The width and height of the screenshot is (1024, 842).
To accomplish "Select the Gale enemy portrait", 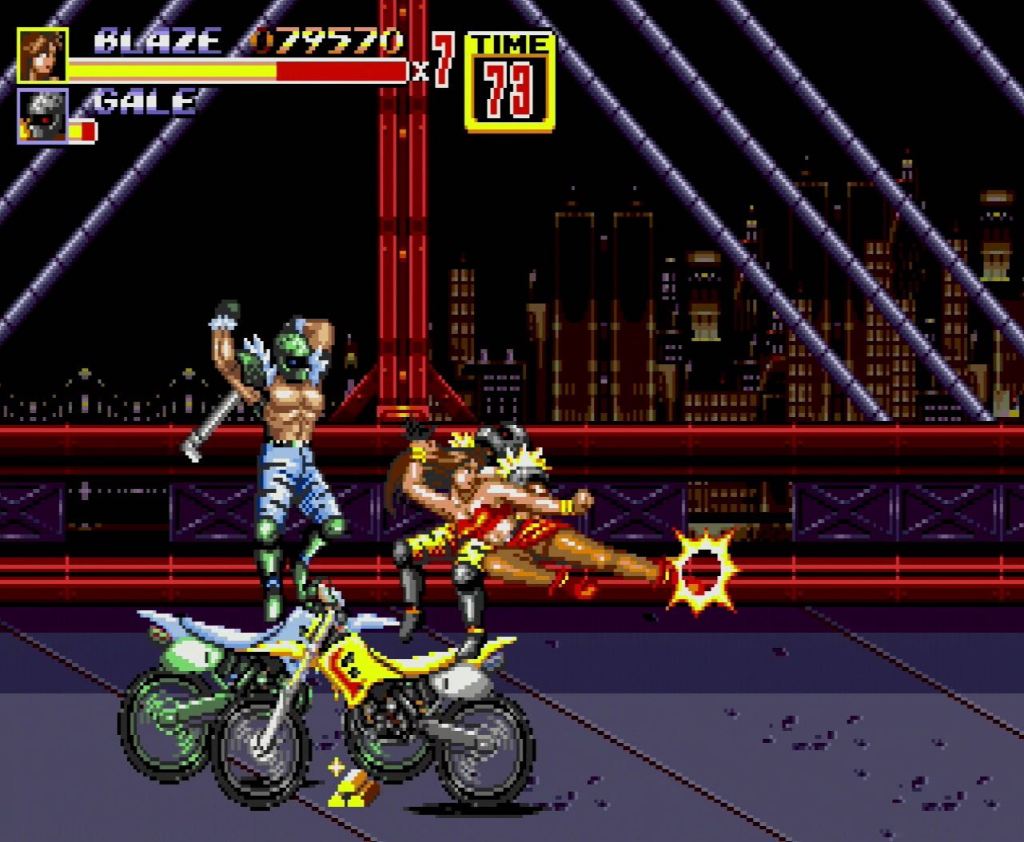I will [x=42, y=114].
